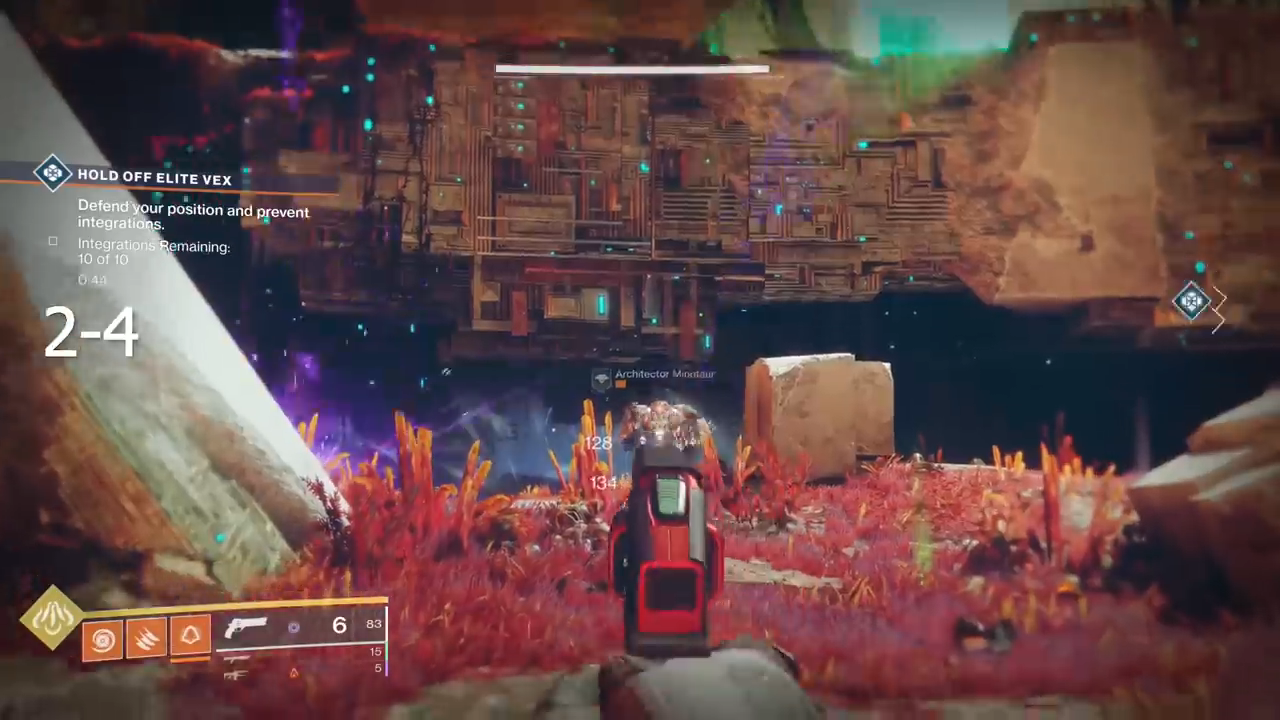
Task: Click the Hold Off Elite Vex objective header
Action: pyautogui.click(x=155, y=178)
